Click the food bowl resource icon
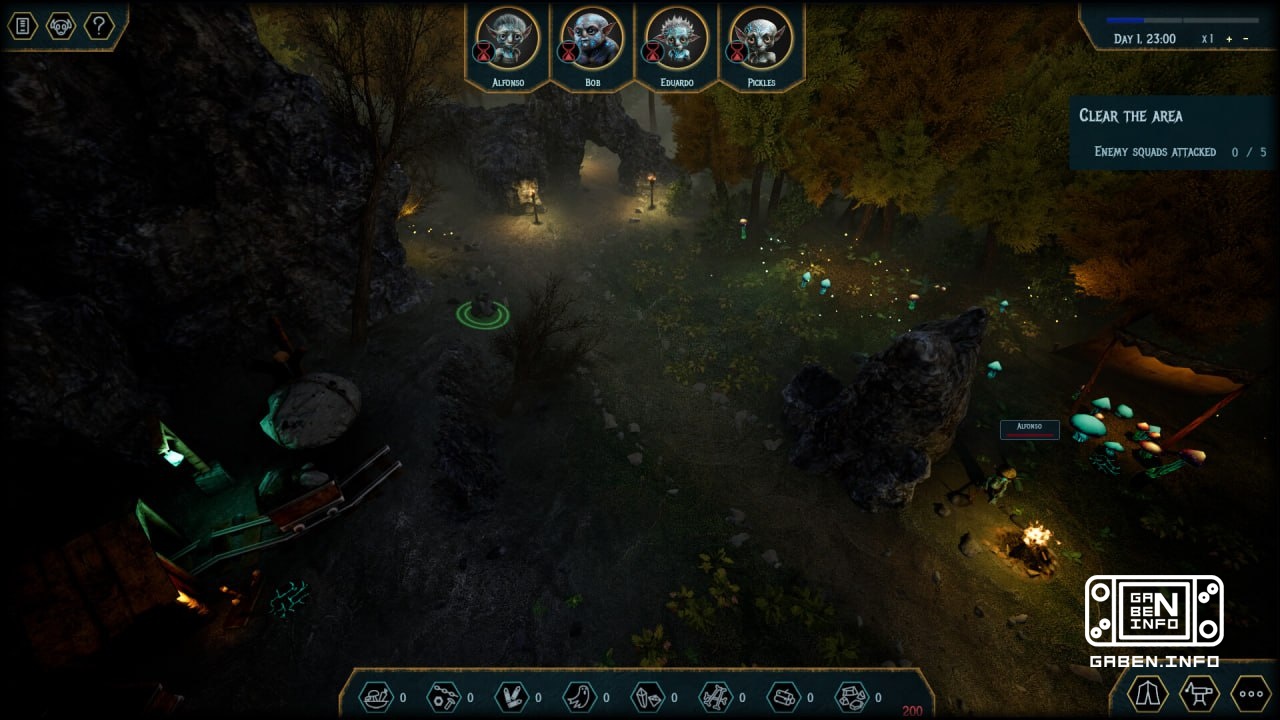Image resolution: width=1280 pixels, height=720 pixels. click(x=376, y=696)
